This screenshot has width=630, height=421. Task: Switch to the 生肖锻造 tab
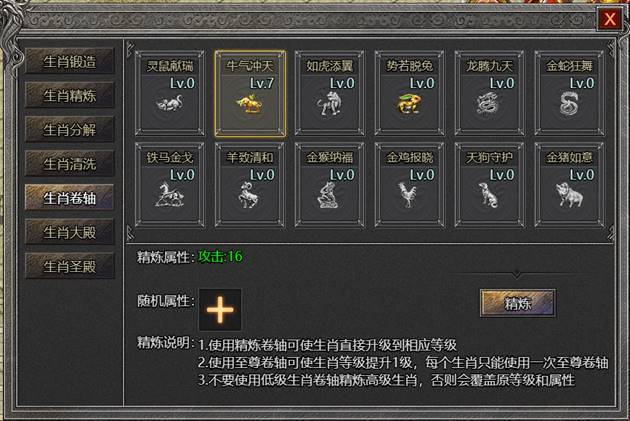(70, 60)
